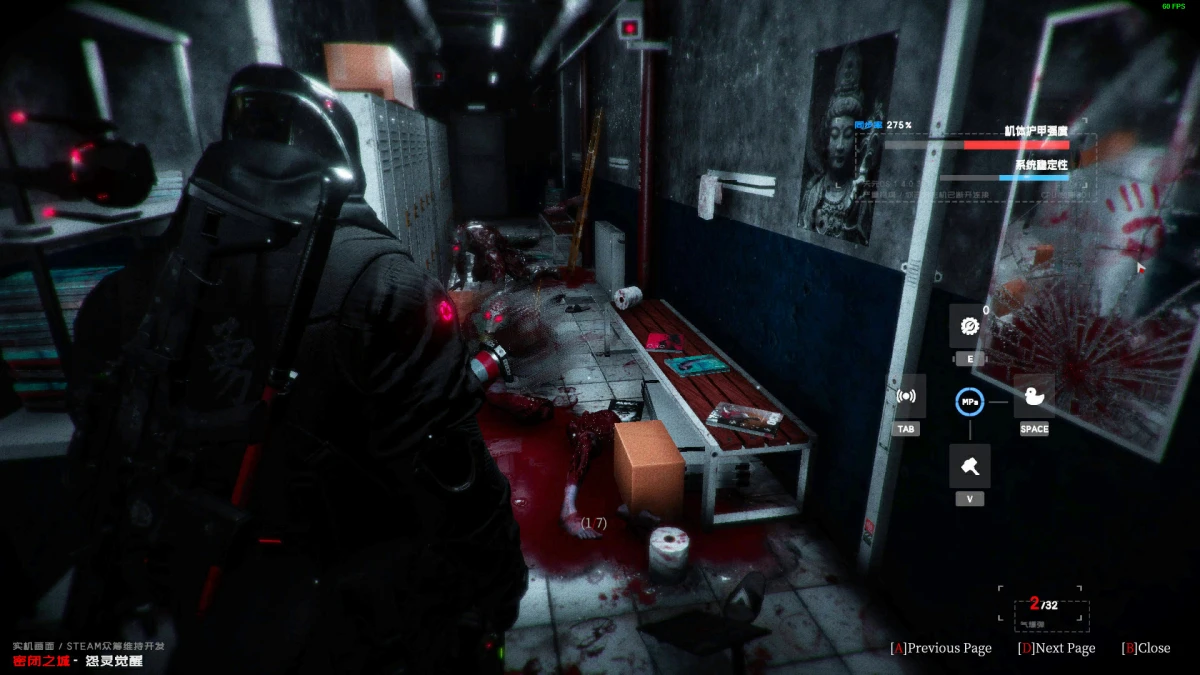This screenshot has height=675, width=1200.
Task: Select the hammer melee icon
Action: pyautogui.click(x=969, y=466)
